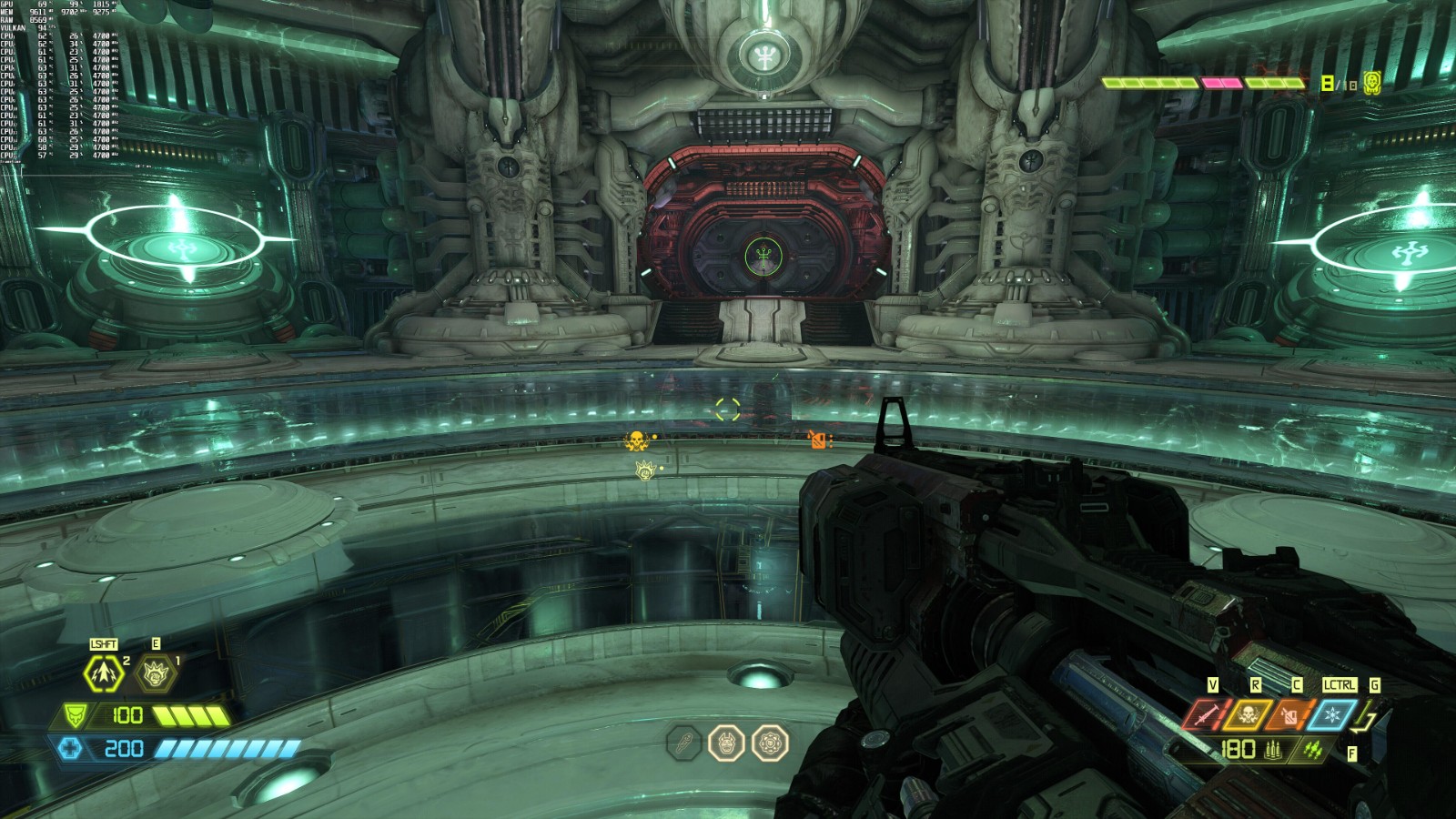
Task: Click the equipment swap arrow icon
Action: tap(1366, 719)
